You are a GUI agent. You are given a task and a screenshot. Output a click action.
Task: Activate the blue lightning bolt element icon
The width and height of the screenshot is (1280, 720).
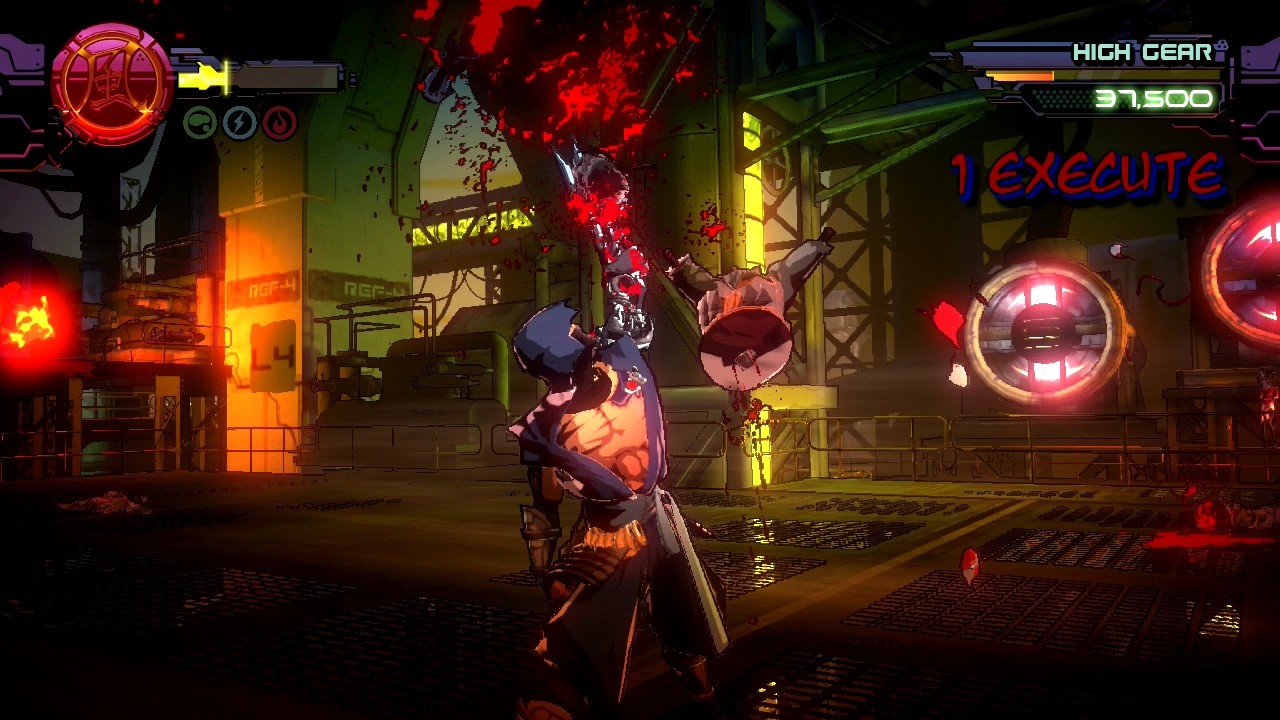click(240, 123)
